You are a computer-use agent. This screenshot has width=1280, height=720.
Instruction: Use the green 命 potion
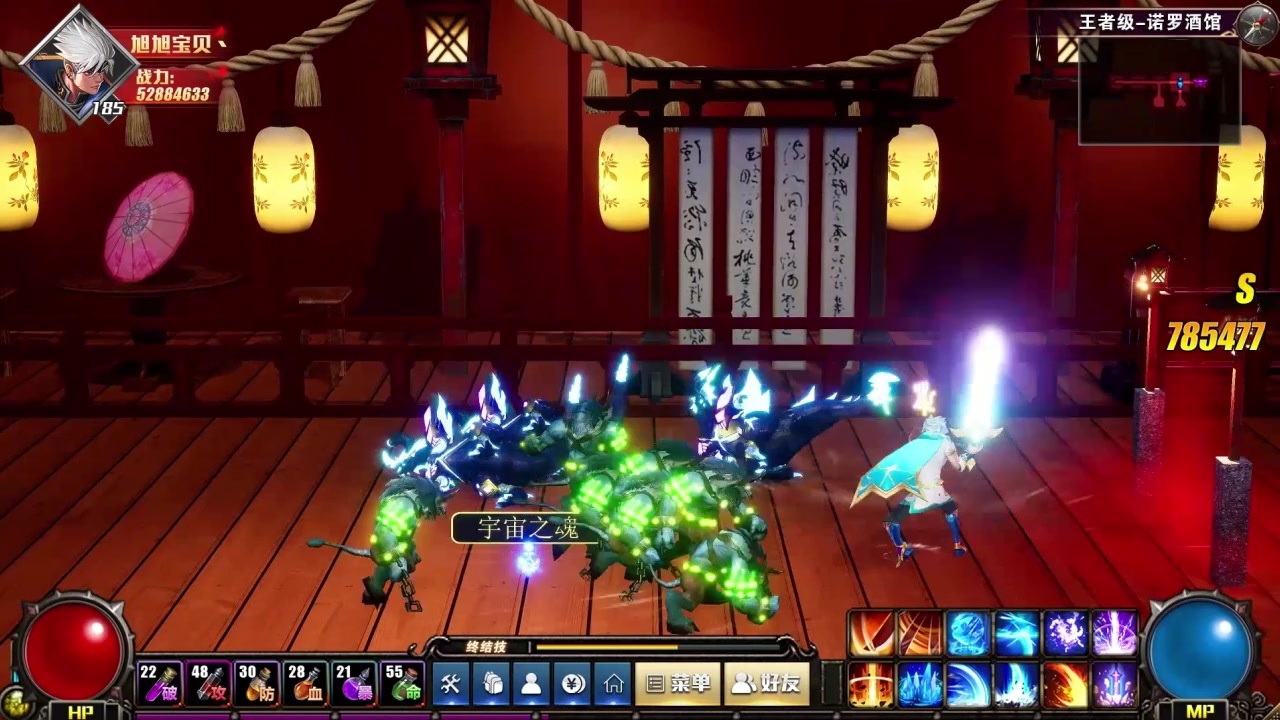click(403, 683)
